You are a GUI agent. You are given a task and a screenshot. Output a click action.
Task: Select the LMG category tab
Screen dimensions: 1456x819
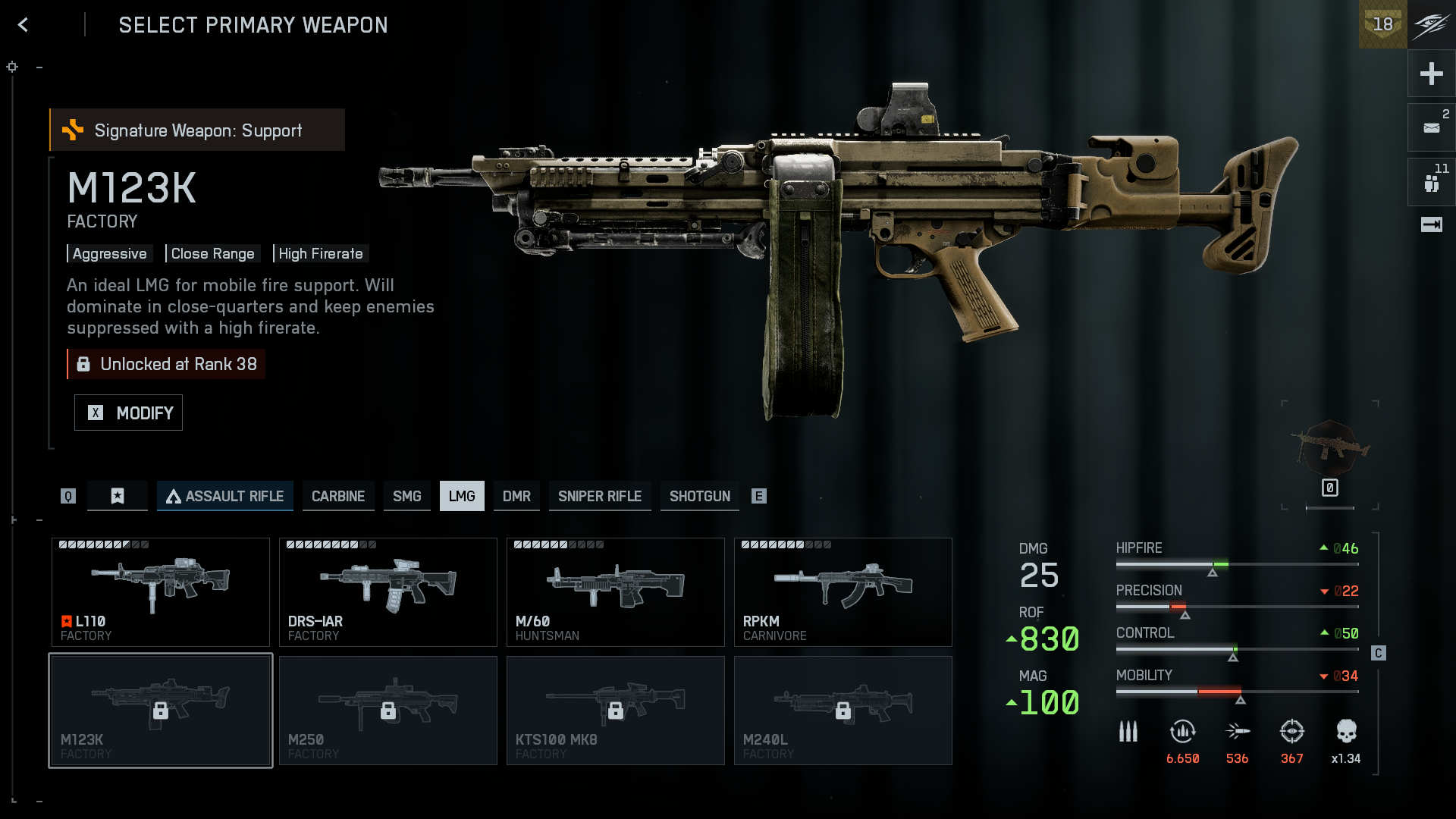[x=462, y=496]
